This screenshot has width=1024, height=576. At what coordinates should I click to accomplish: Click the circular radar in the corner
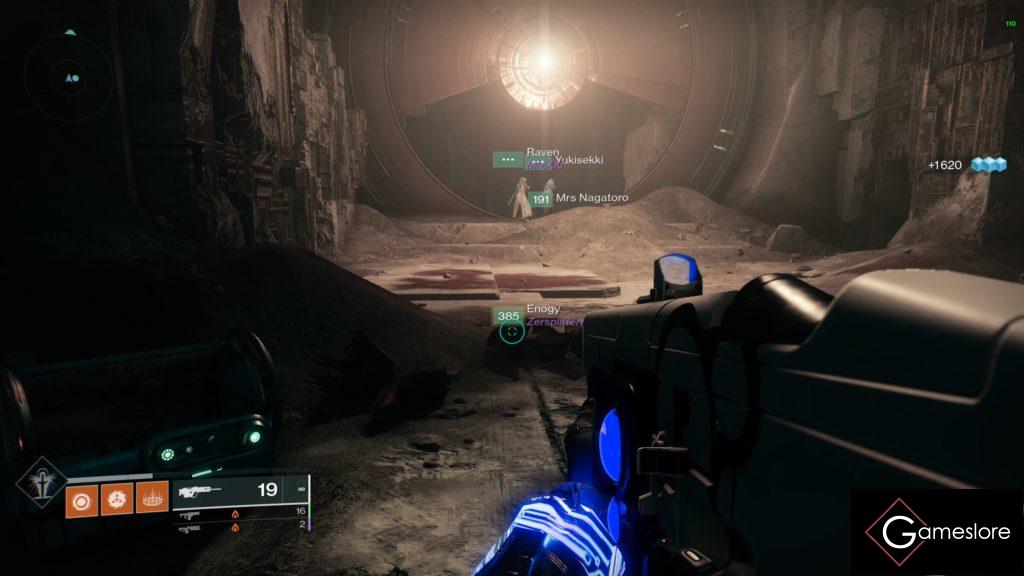(70, 76)
